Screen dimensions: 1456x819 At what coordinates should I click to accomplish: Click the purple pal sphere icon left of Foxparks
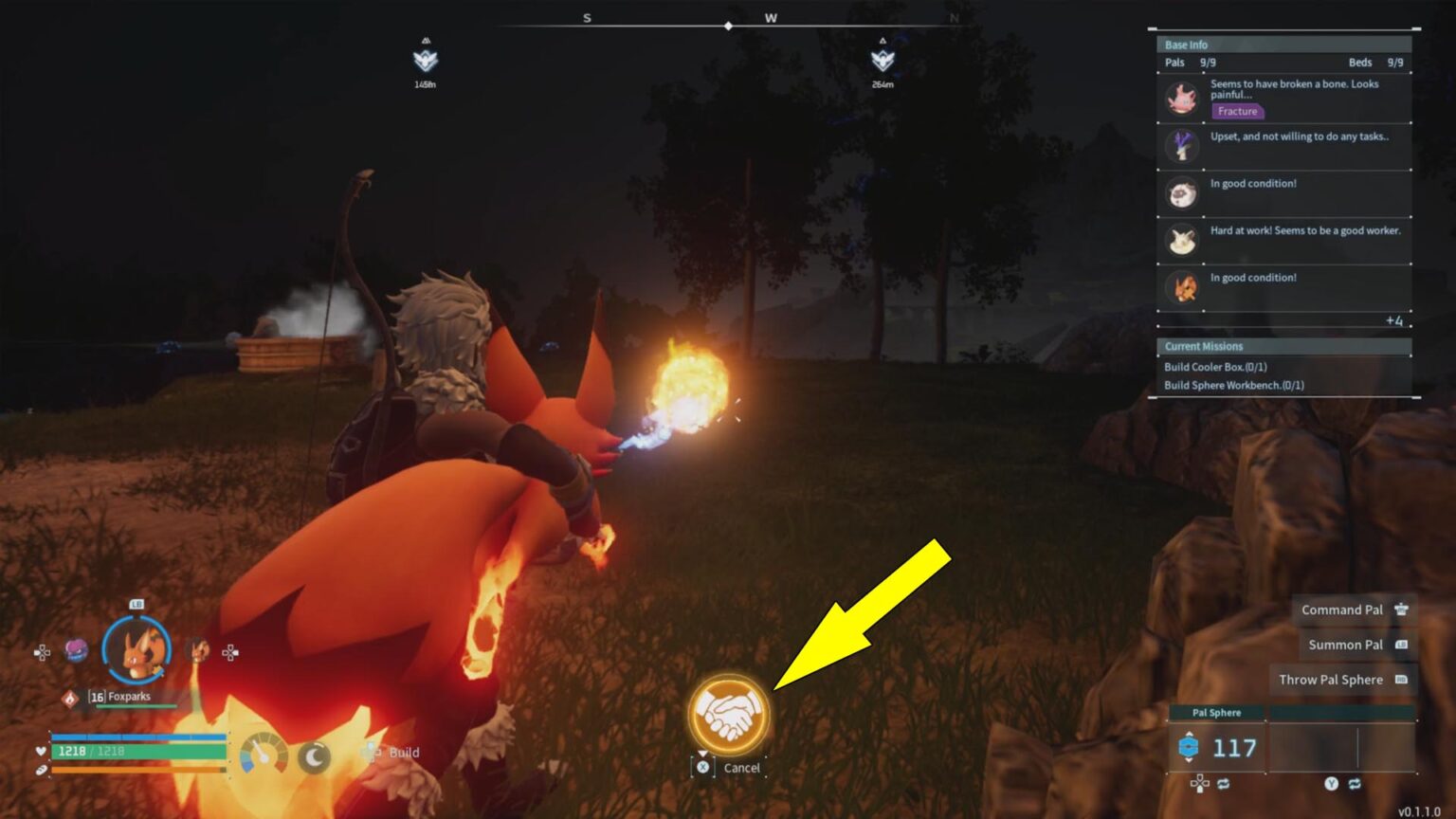[x=79, y=651]
